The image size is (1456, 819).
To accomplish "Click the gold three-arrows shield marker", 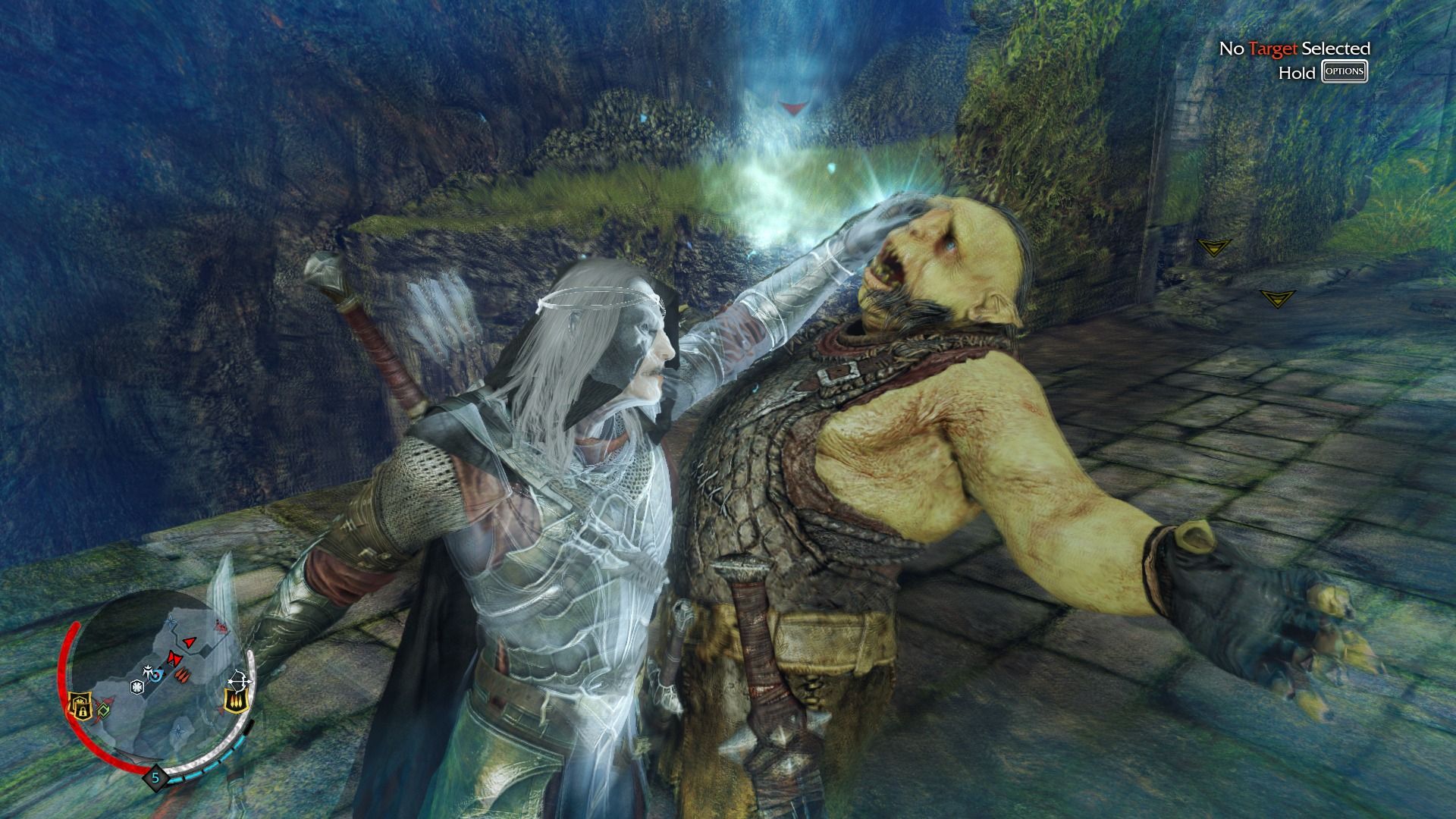I will tap(235, 703).
